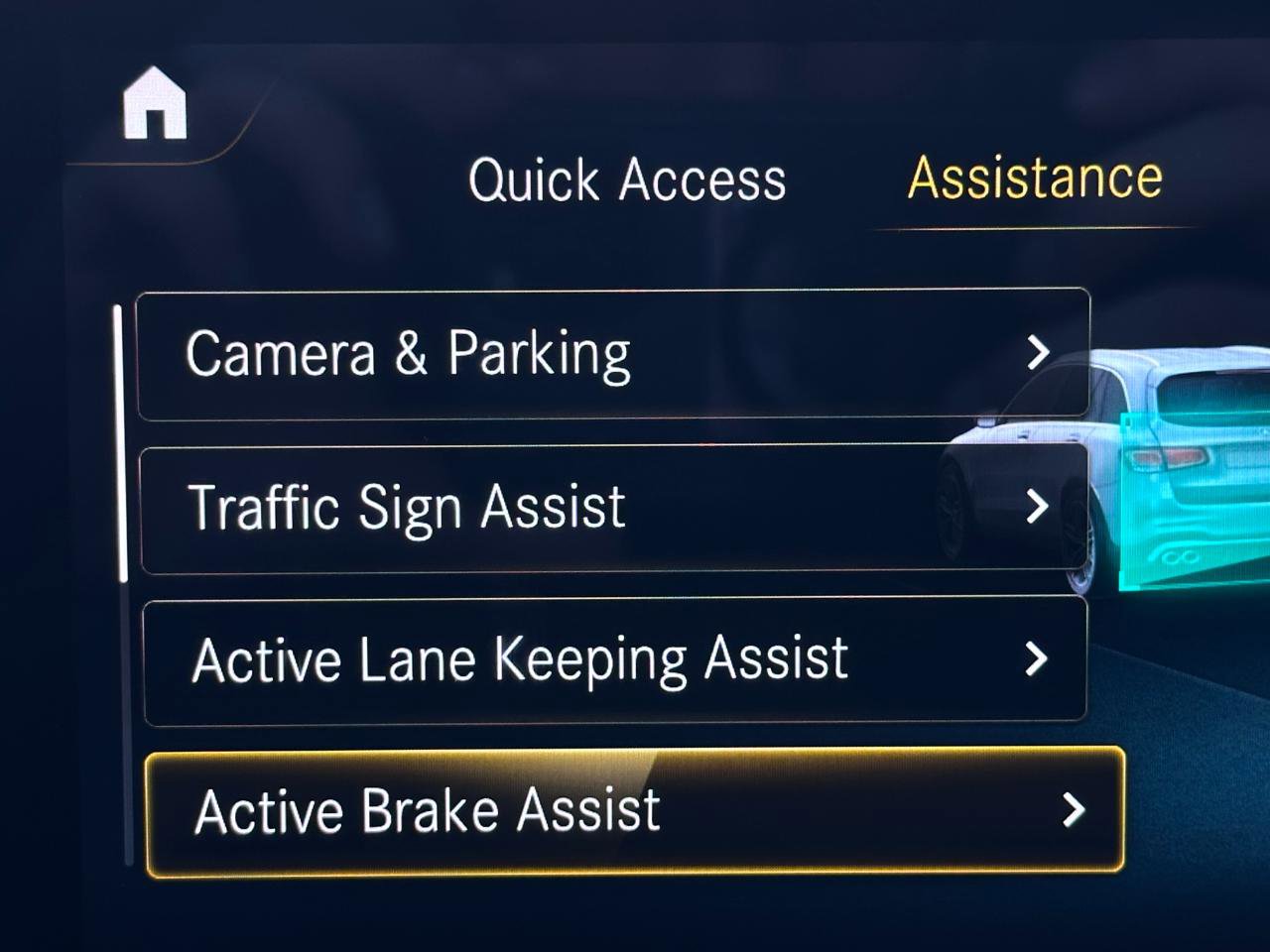This screenshot has height=952, width=1270.
Task: Select the Assistance tab
Action: pyautogui.click(x=1035, y=178)
